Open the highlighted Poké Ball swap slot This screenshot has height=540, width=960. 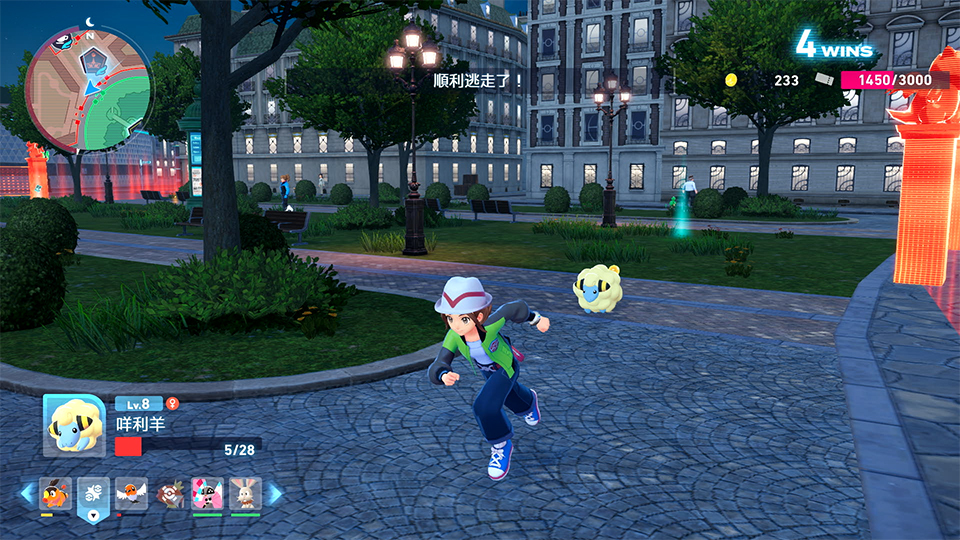coord(93,493)
